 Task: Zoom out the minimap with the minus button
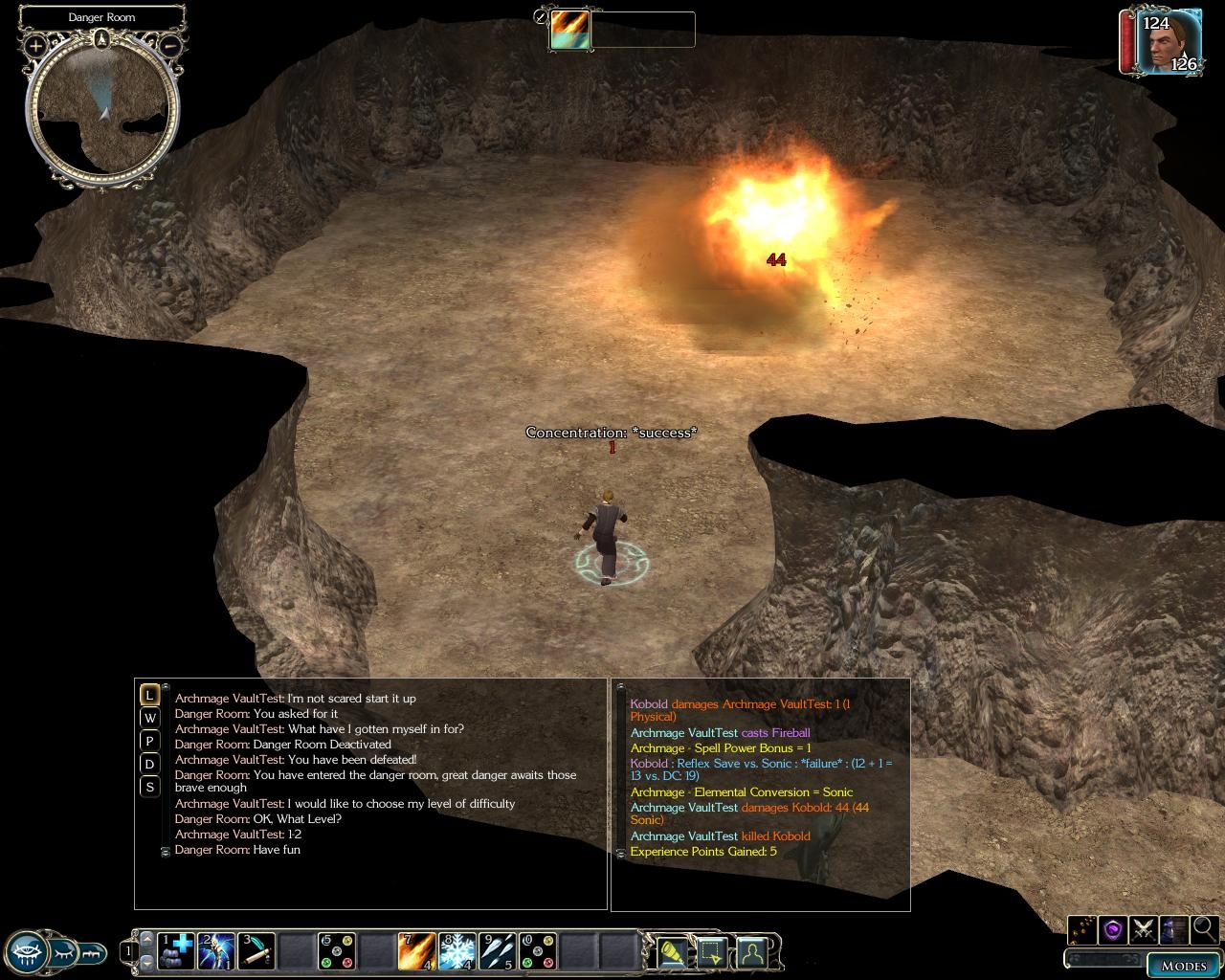[169, 45]
